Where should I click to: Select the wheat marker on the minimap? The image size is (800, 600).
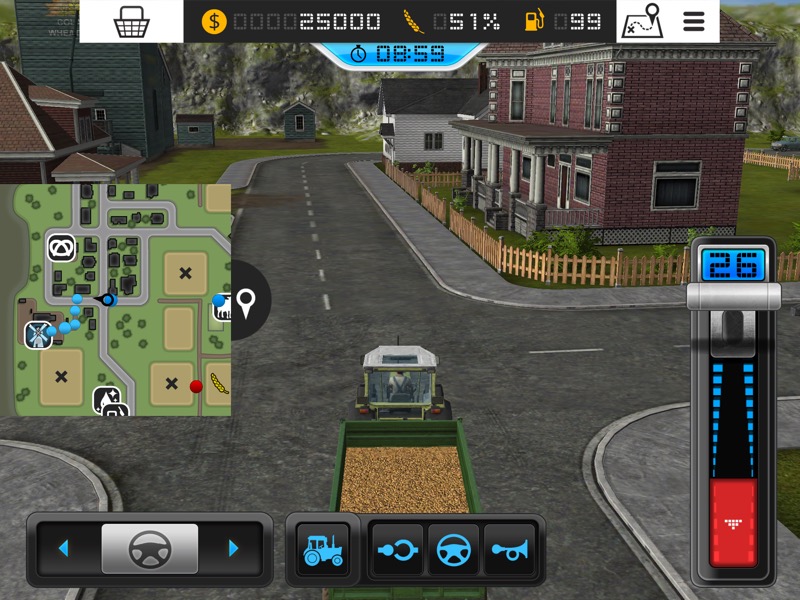(x=218, y=383)
